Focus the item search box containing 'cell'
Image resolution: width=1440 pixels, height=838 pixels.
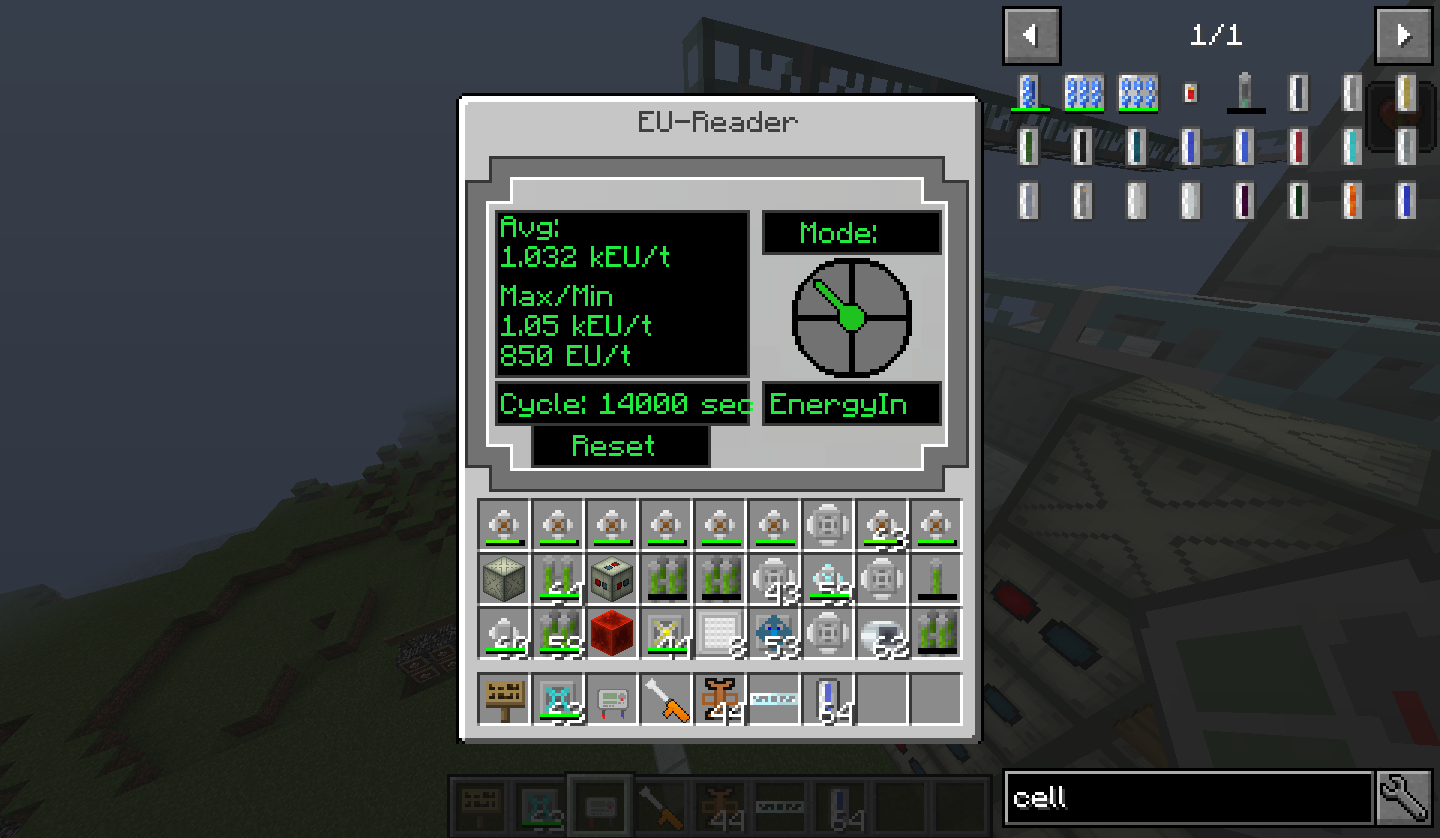(1187, 798)
